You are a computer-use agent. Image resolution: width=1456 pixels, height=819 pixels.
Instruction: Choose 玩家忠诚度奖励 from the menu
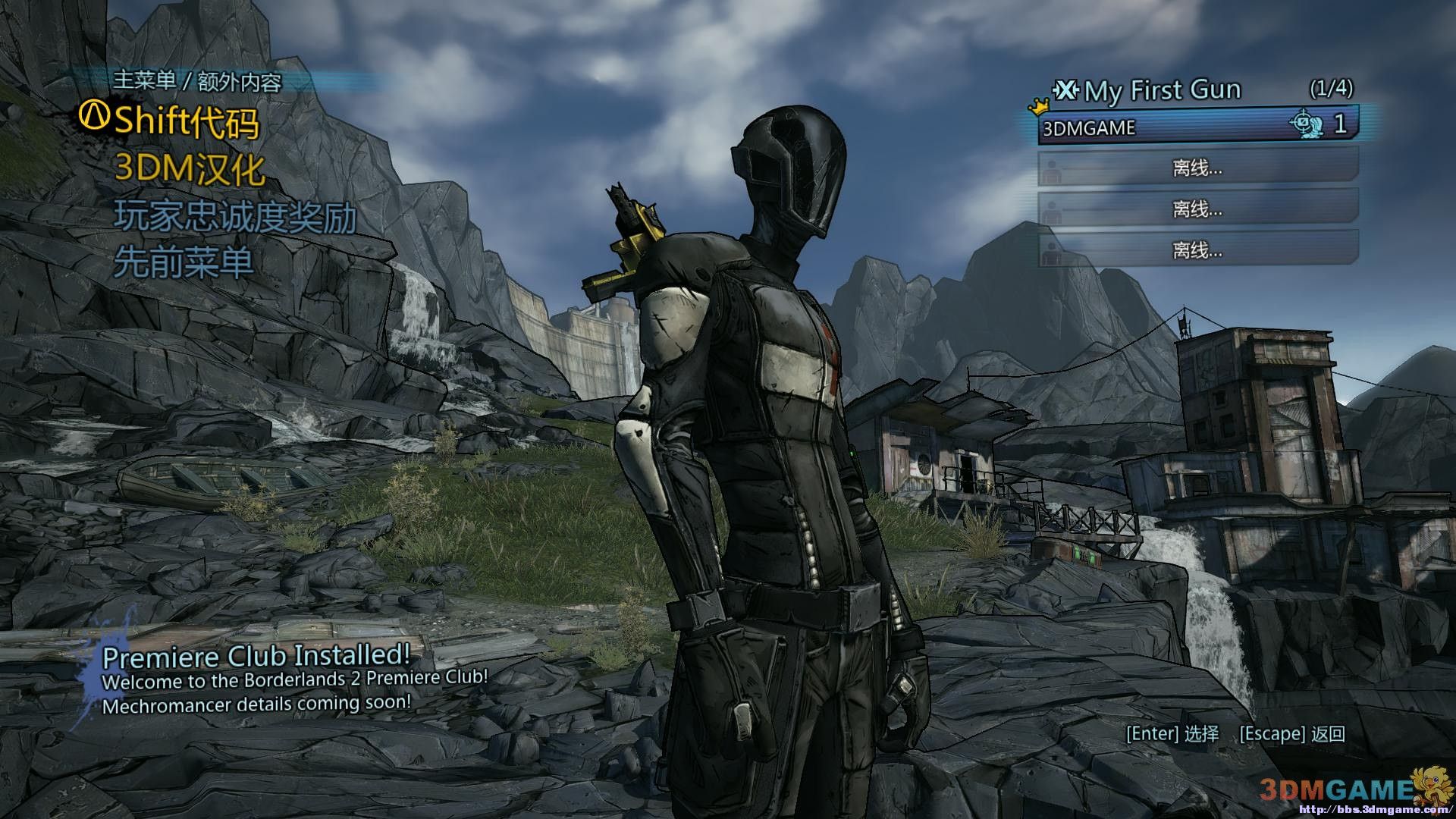coord(235,217)
